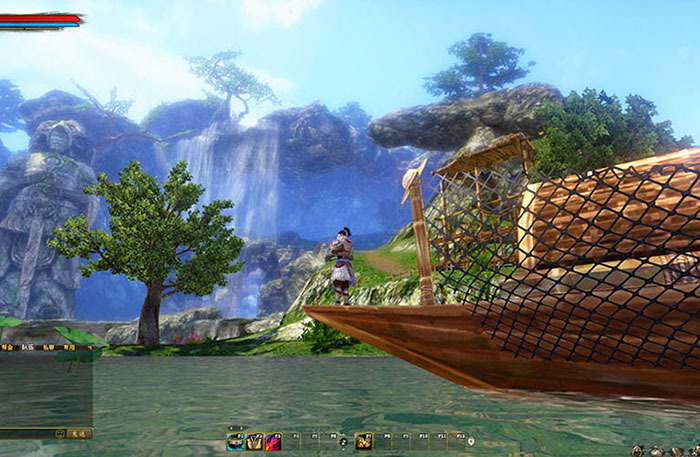
Task: Open the leftmost round menu icon at bottom-right
Action: point(638,451)
